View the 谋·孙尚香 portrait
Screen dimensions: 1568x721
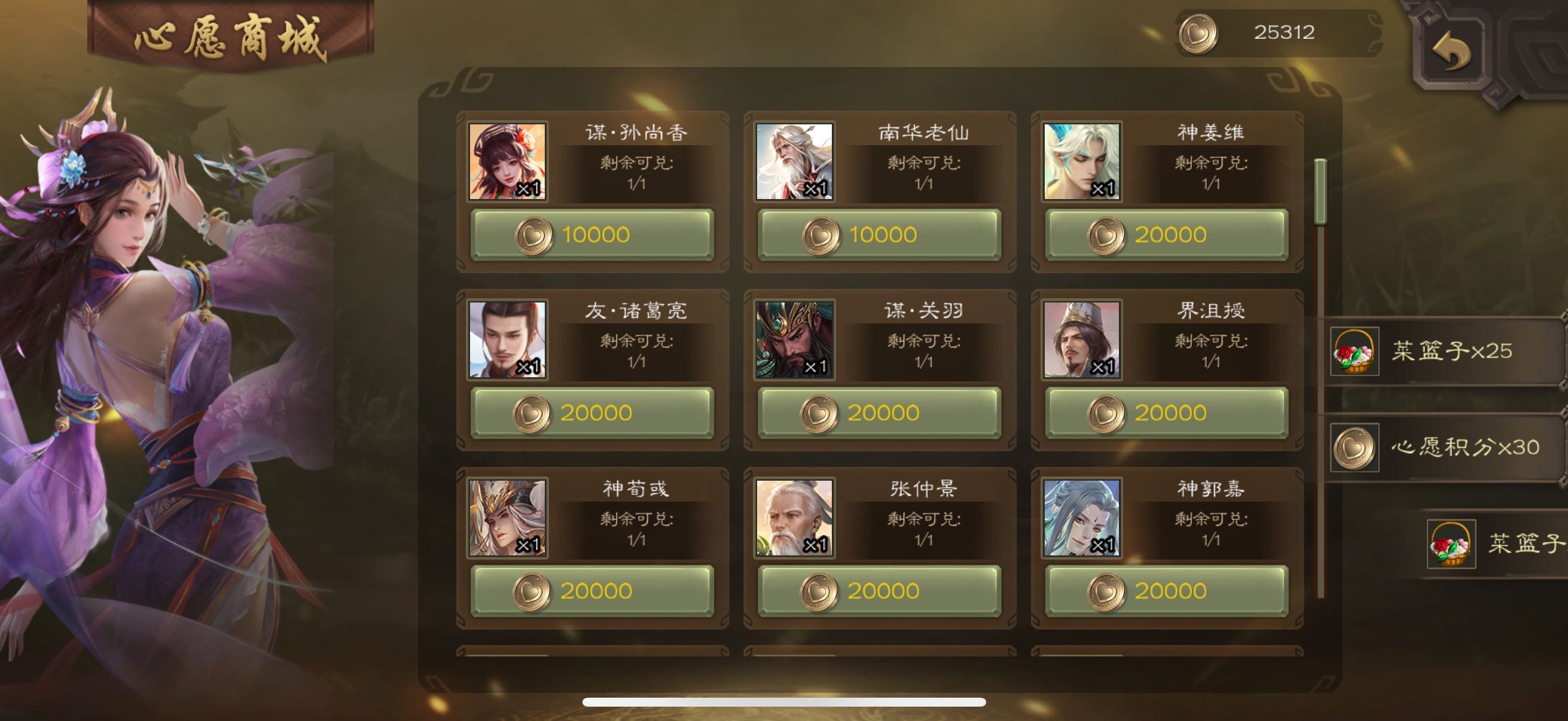coord(507,162)
